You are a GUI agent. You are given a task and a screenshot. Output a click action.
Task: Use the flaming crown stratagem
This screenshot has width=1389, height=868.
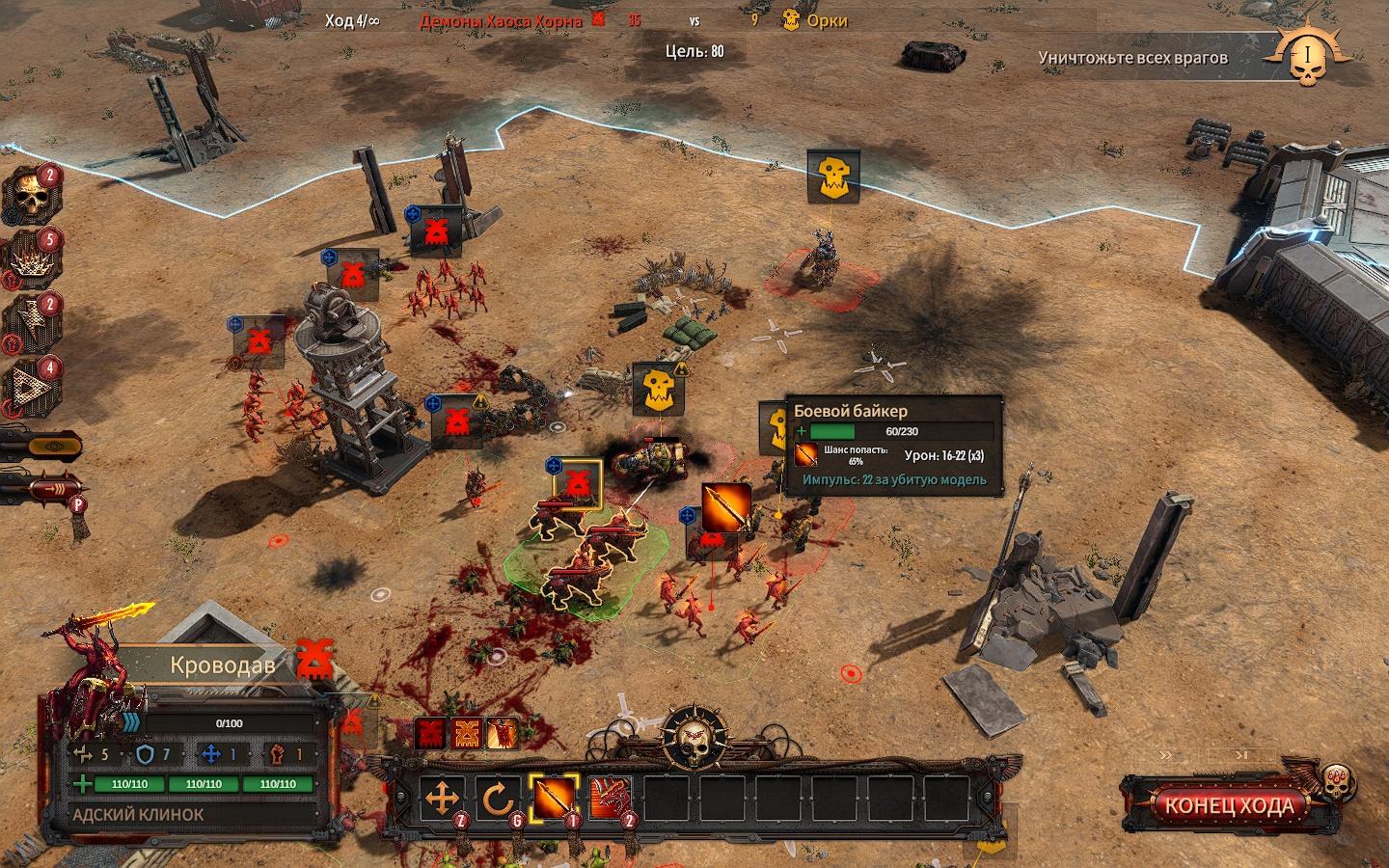click(x=32, y=258)
